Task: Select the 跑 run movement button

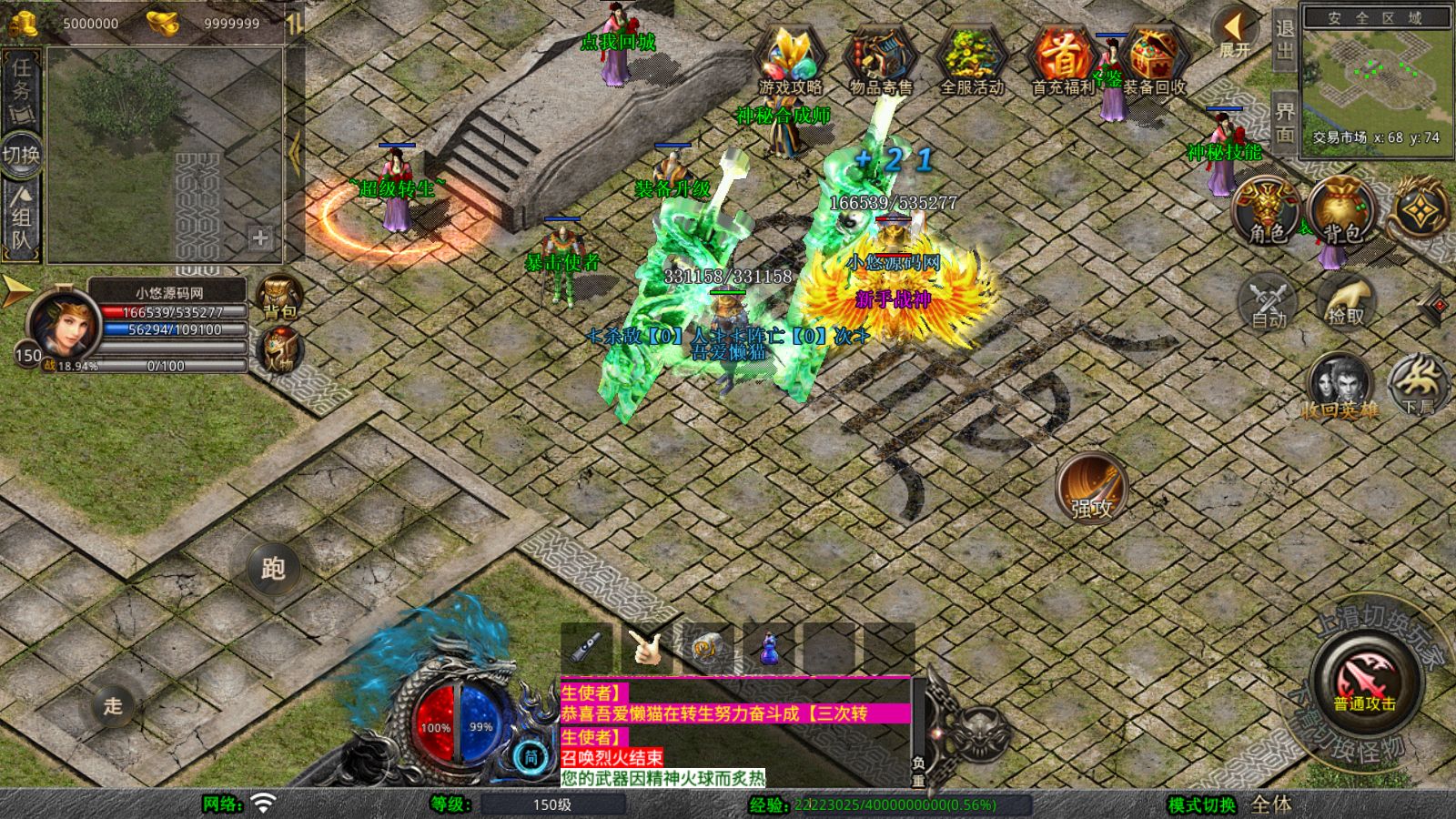Action: [x=273, y=568]
